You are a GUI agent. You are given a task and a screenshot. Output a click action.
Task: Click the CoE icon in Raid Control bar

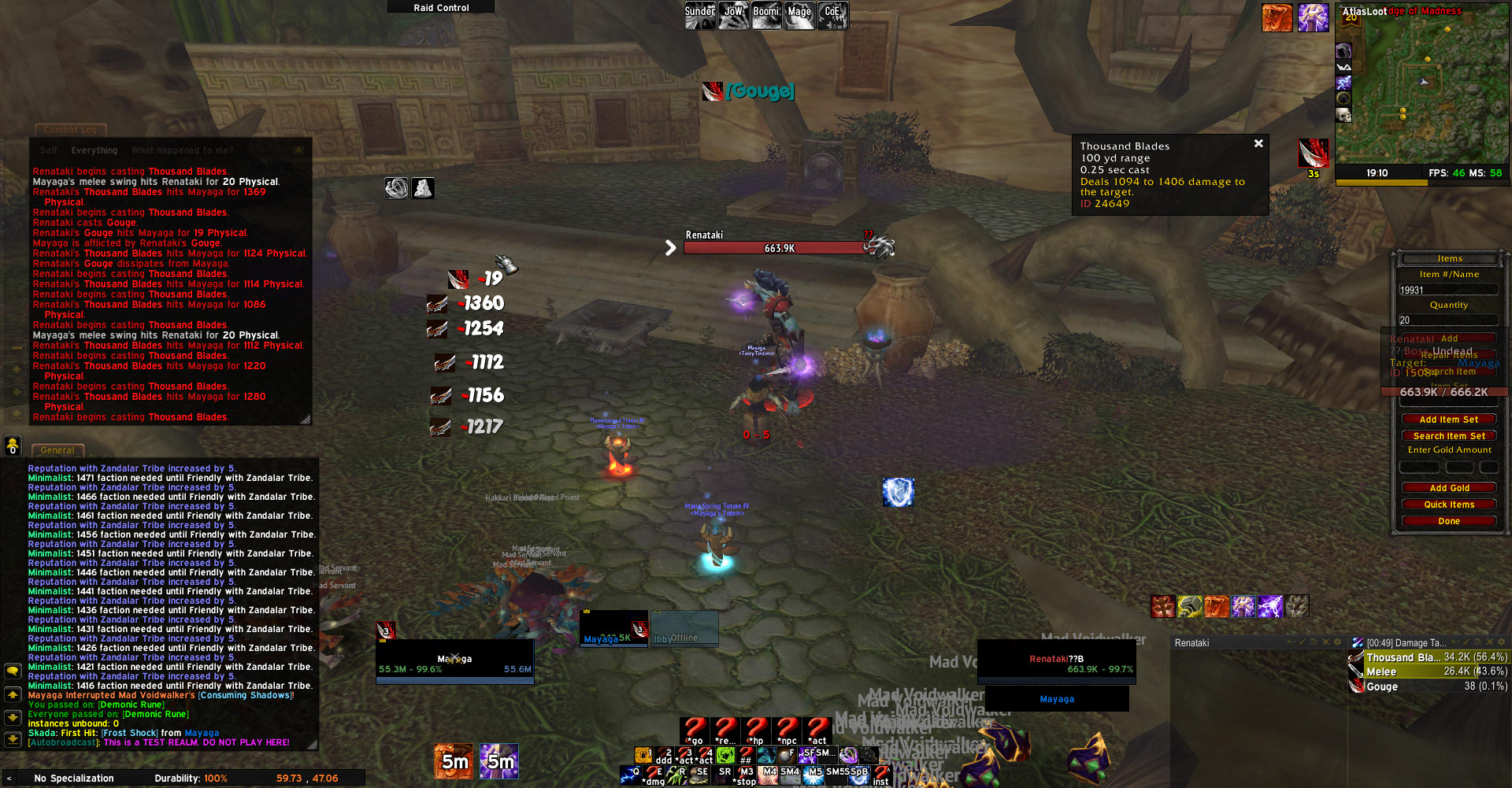(x=832, y=14)
